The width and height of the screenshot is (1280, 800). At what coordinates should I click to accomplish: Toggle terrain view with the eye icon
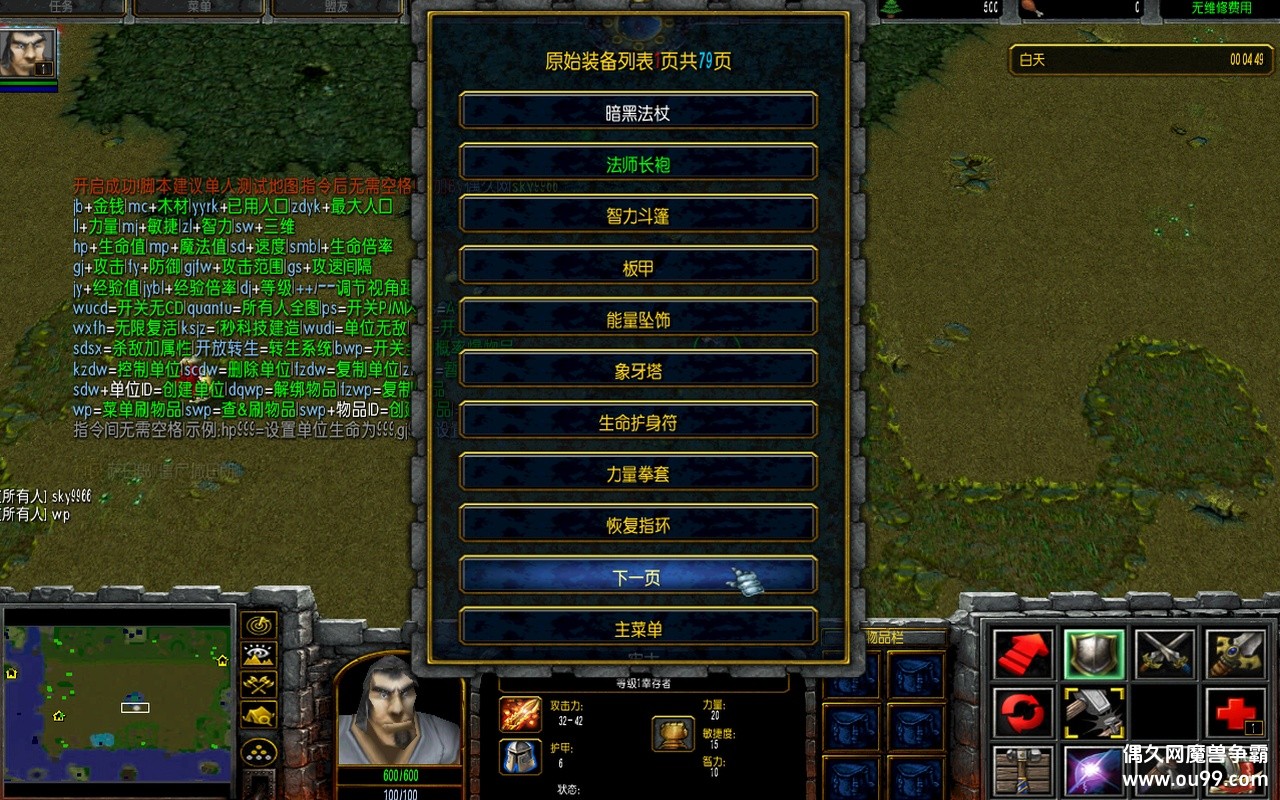258,653
